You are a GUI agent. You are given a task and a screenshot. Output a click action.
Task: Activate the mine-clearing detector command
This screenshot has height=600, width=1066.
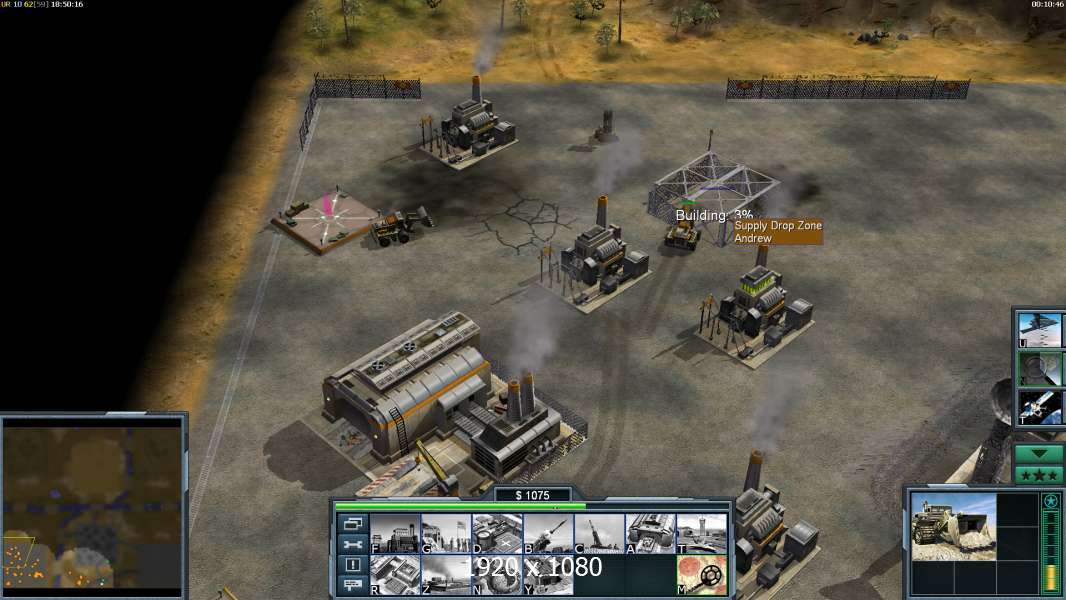(701, 574)
